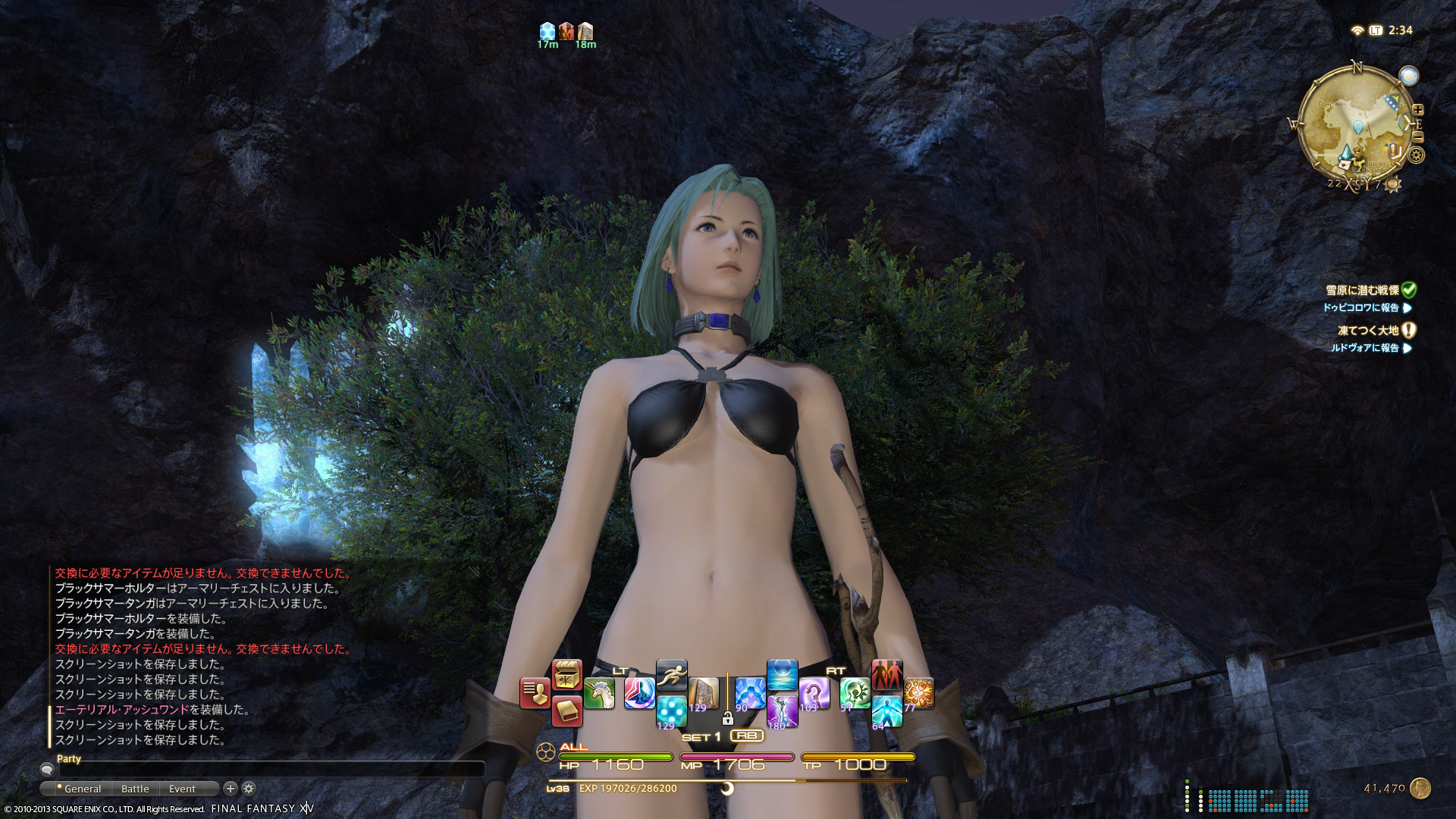This screenshot has width=1456, height=819.
Task: Use the unicorn mount icon
Action: [599, 693]
